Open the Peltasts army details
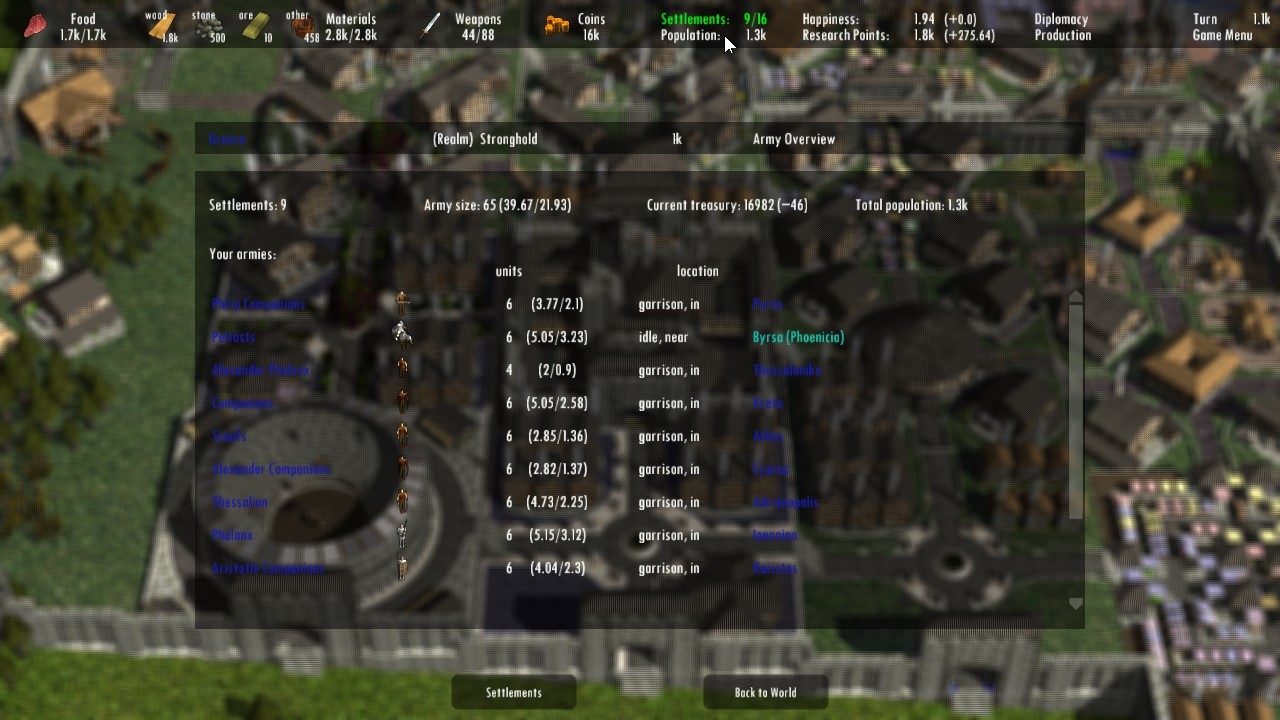Screen dimensions: 1280x720 click(232, 337)
